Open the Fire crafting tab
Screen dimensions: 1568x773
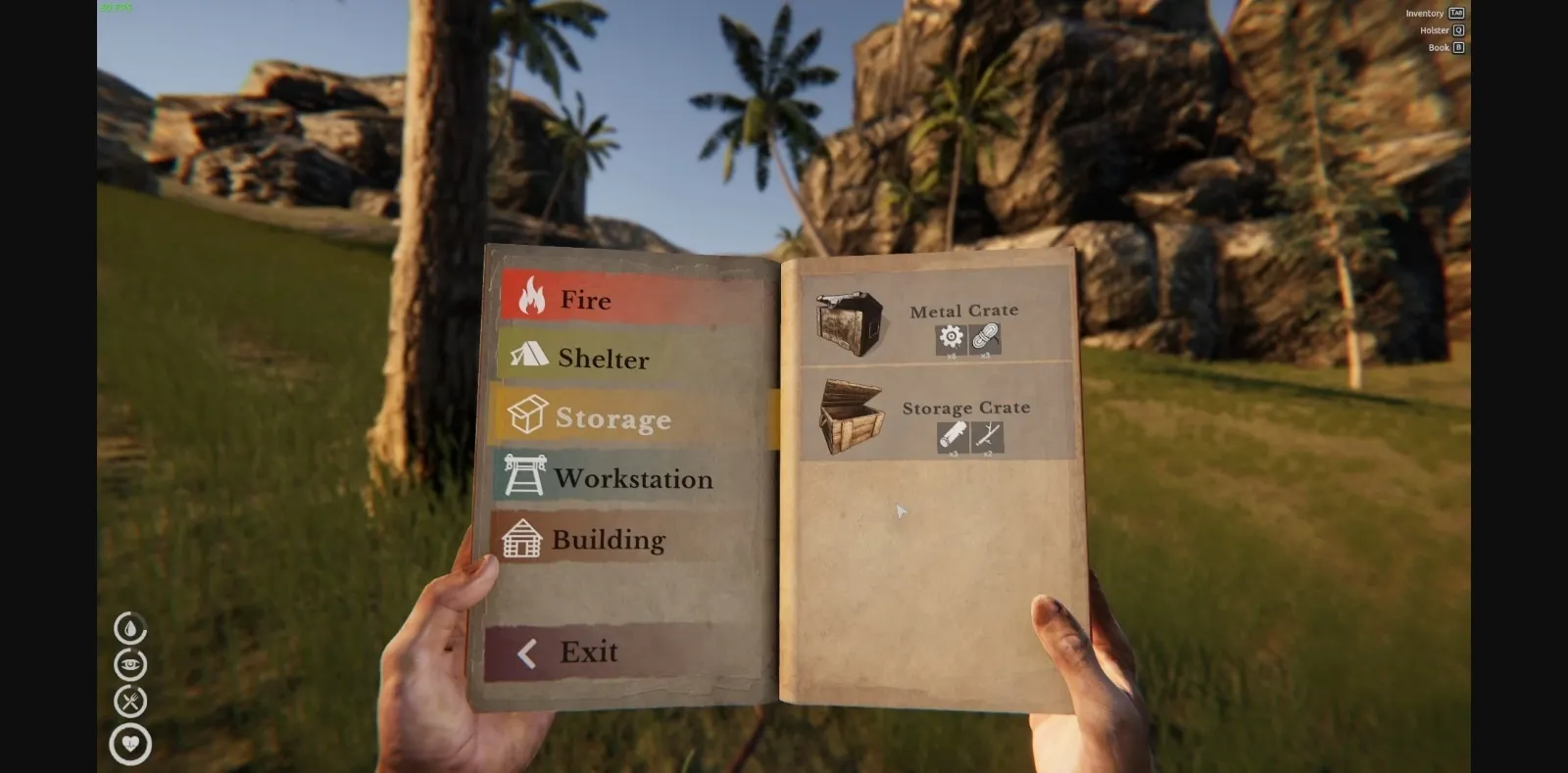585,300
